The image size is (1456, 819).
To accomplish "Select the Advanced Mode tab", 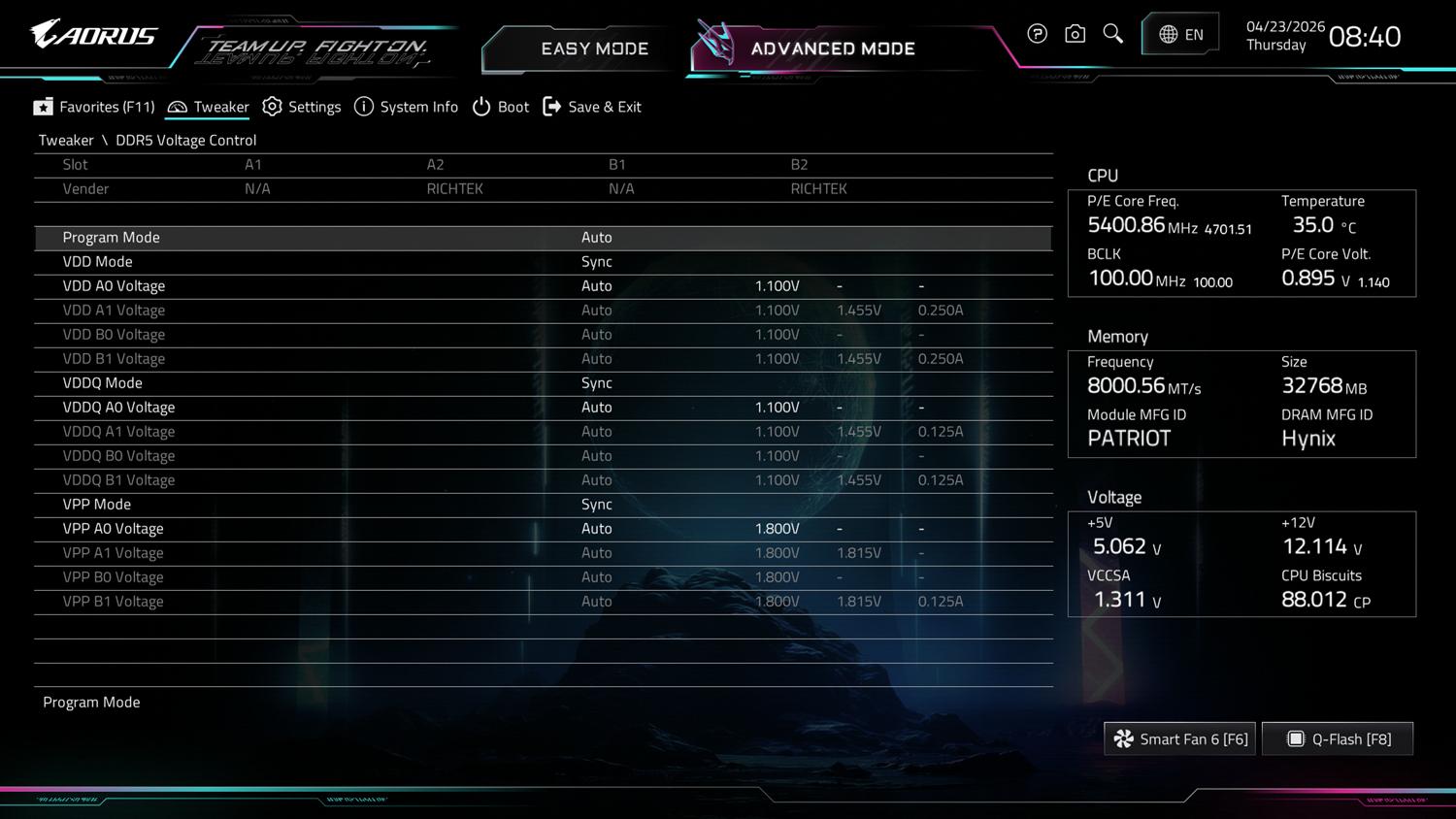I will click(x=831, y=49).
